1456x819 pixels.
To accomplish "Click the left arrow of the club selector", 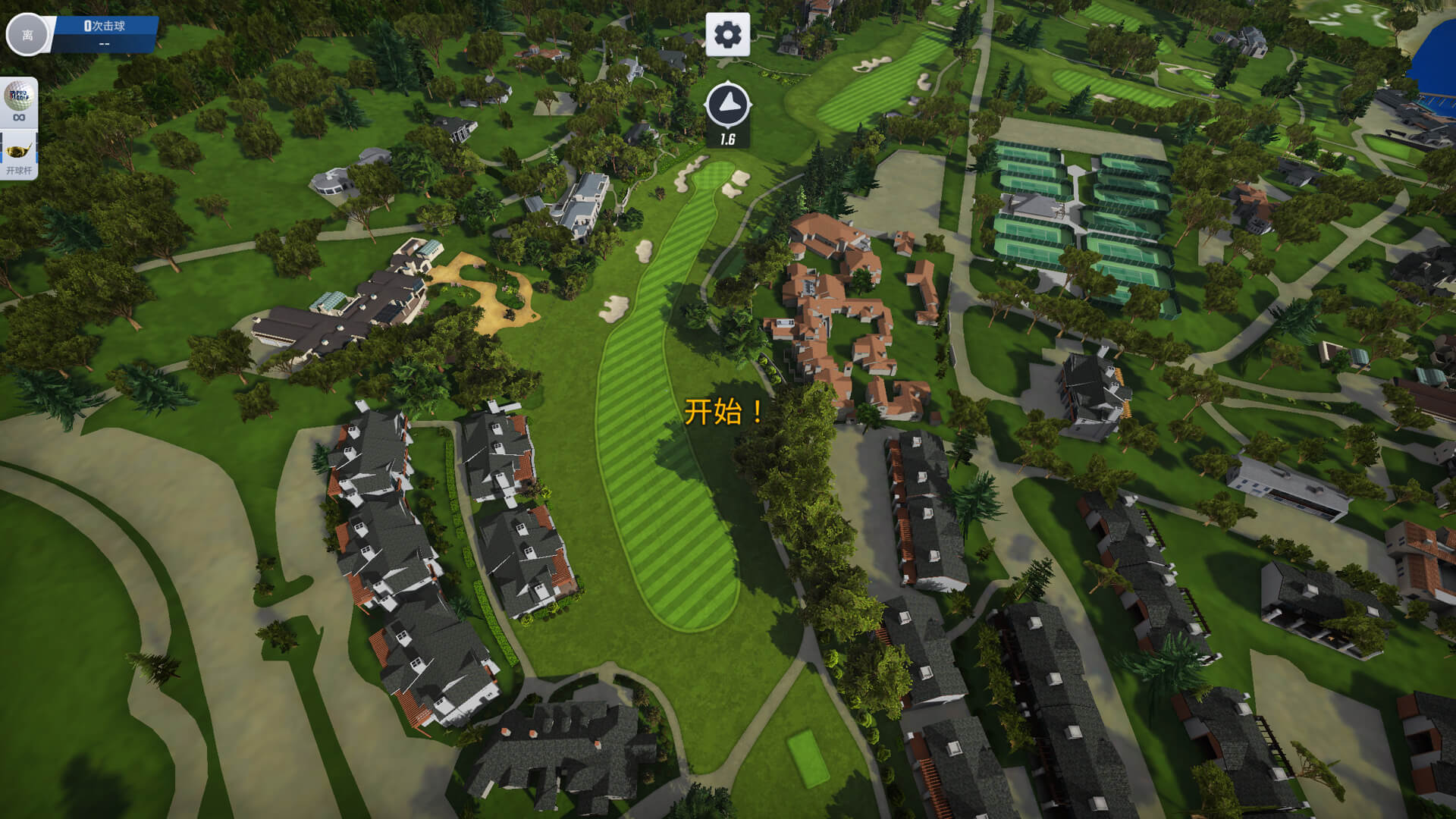I will [x=2, y=148].
